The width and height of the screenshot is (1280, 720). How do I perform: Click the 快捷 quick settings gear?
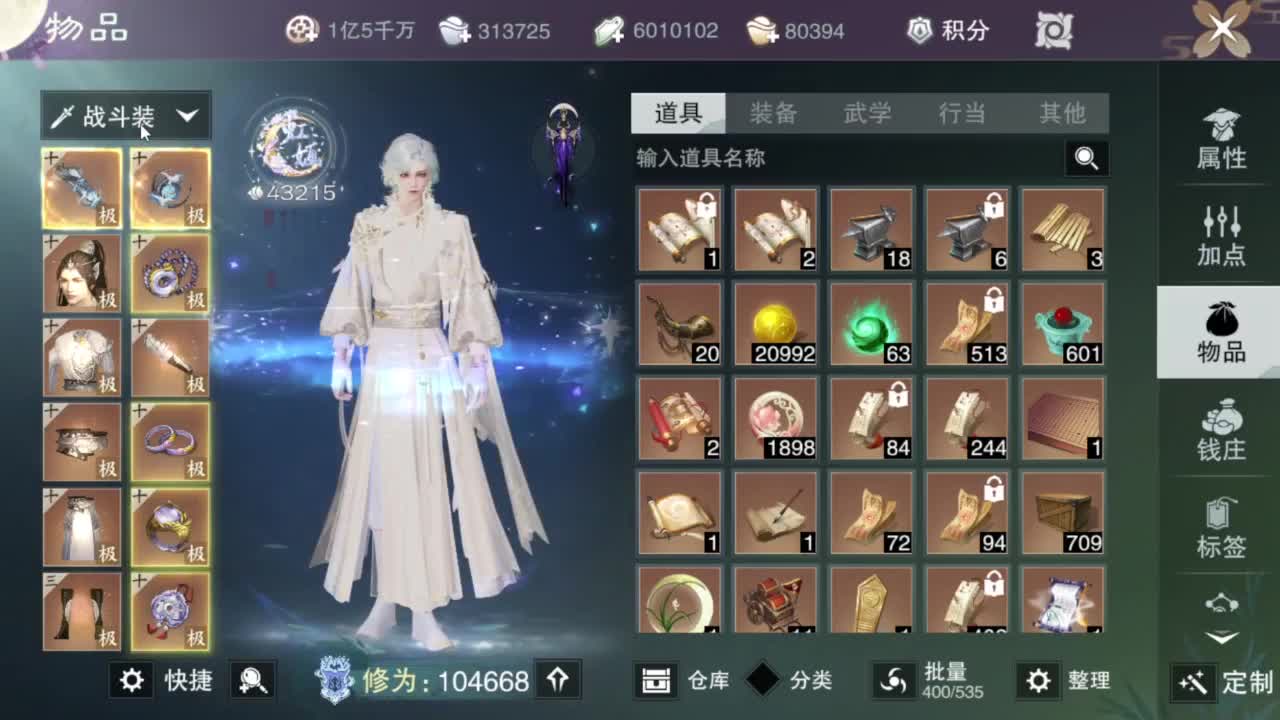130,680
